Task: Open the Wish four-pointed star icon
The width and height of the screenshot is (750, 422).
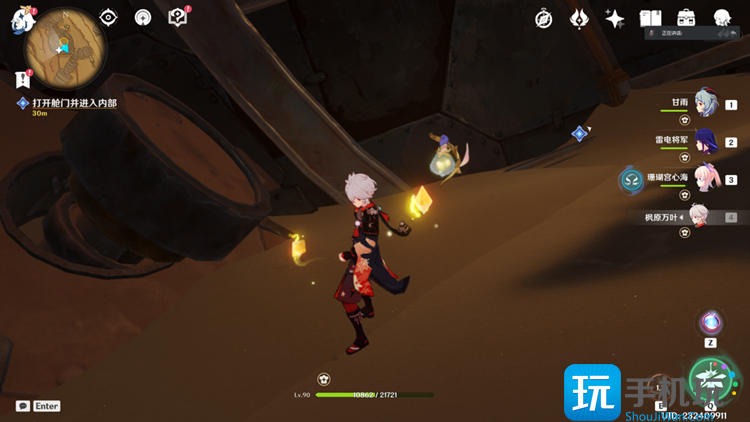Action: (x=615, y=19)
